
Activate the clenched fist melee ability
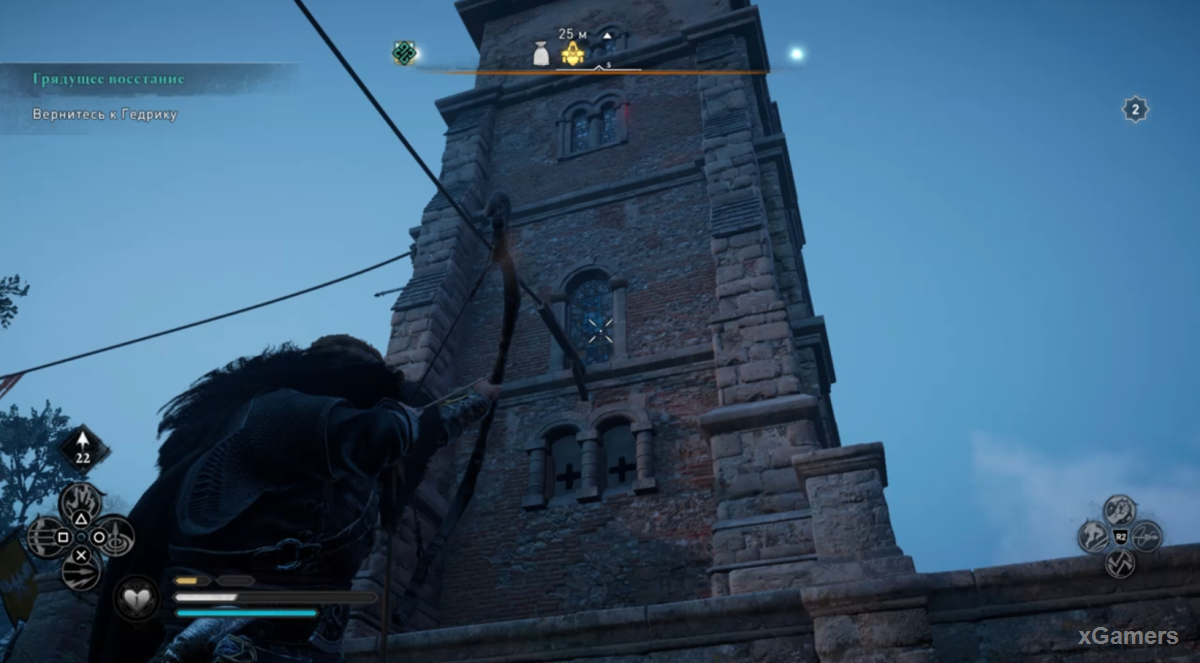coord(1120,509)
